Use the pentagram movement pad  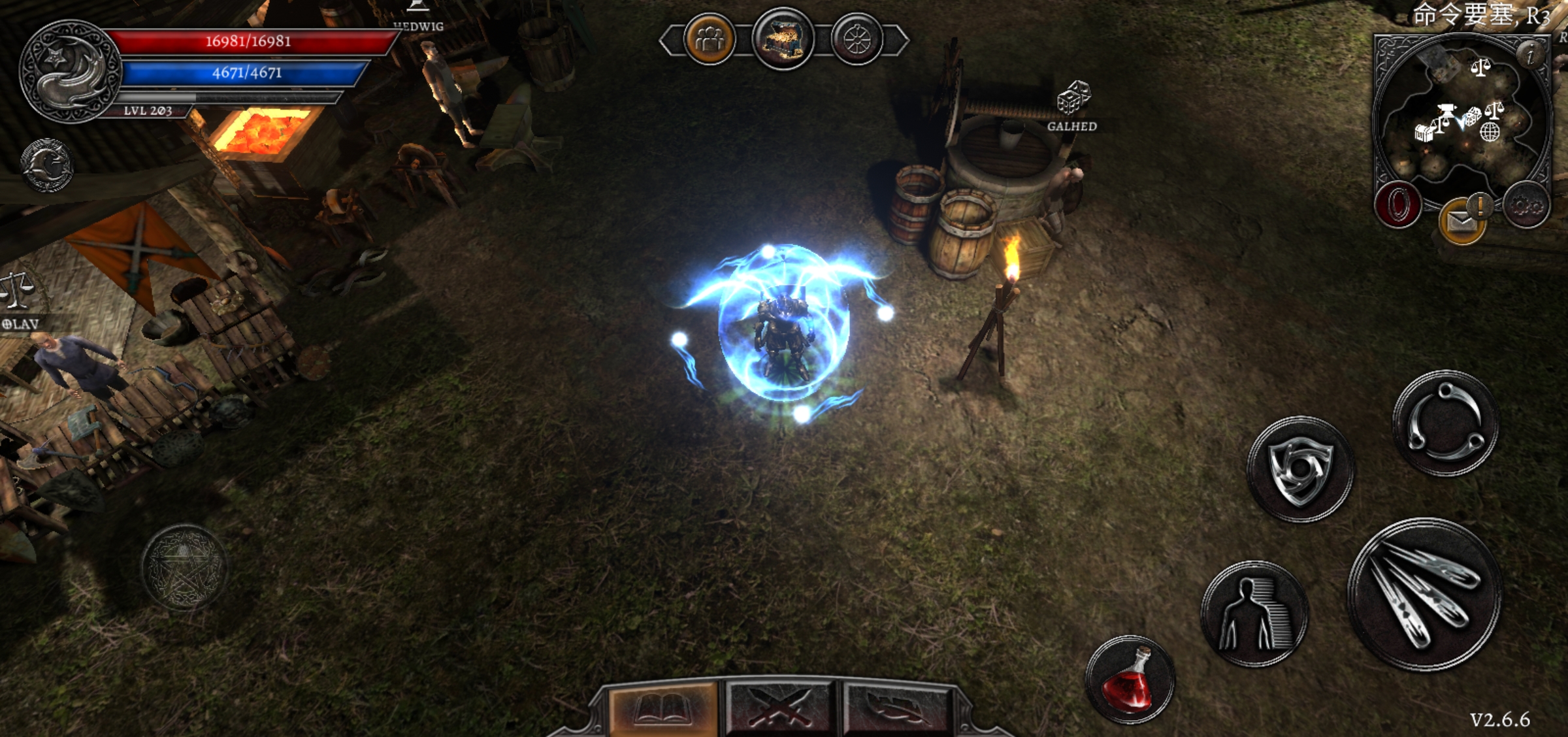[x=184, y=567]
